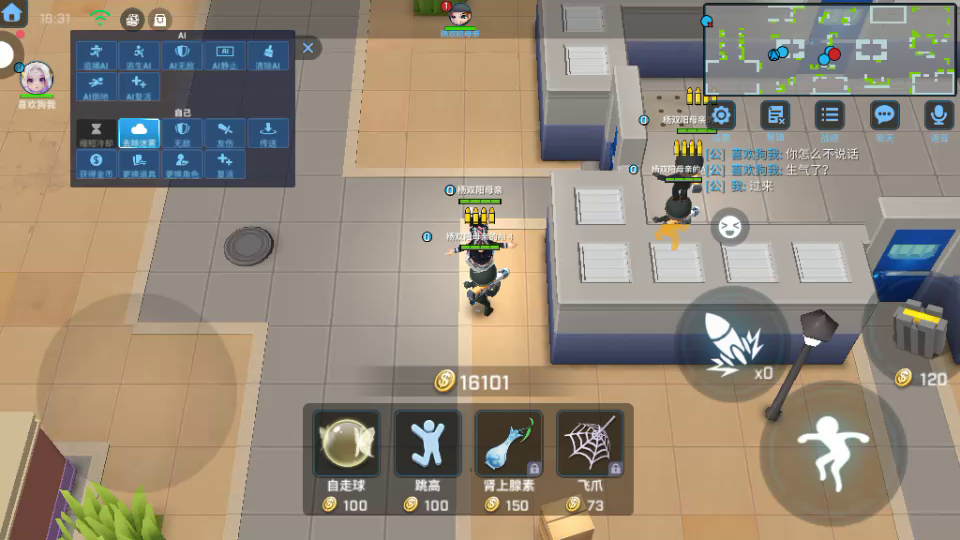Click the 清除AI broom button
The width and height of the screenshot is (960, 540).
tap(268, 56)
